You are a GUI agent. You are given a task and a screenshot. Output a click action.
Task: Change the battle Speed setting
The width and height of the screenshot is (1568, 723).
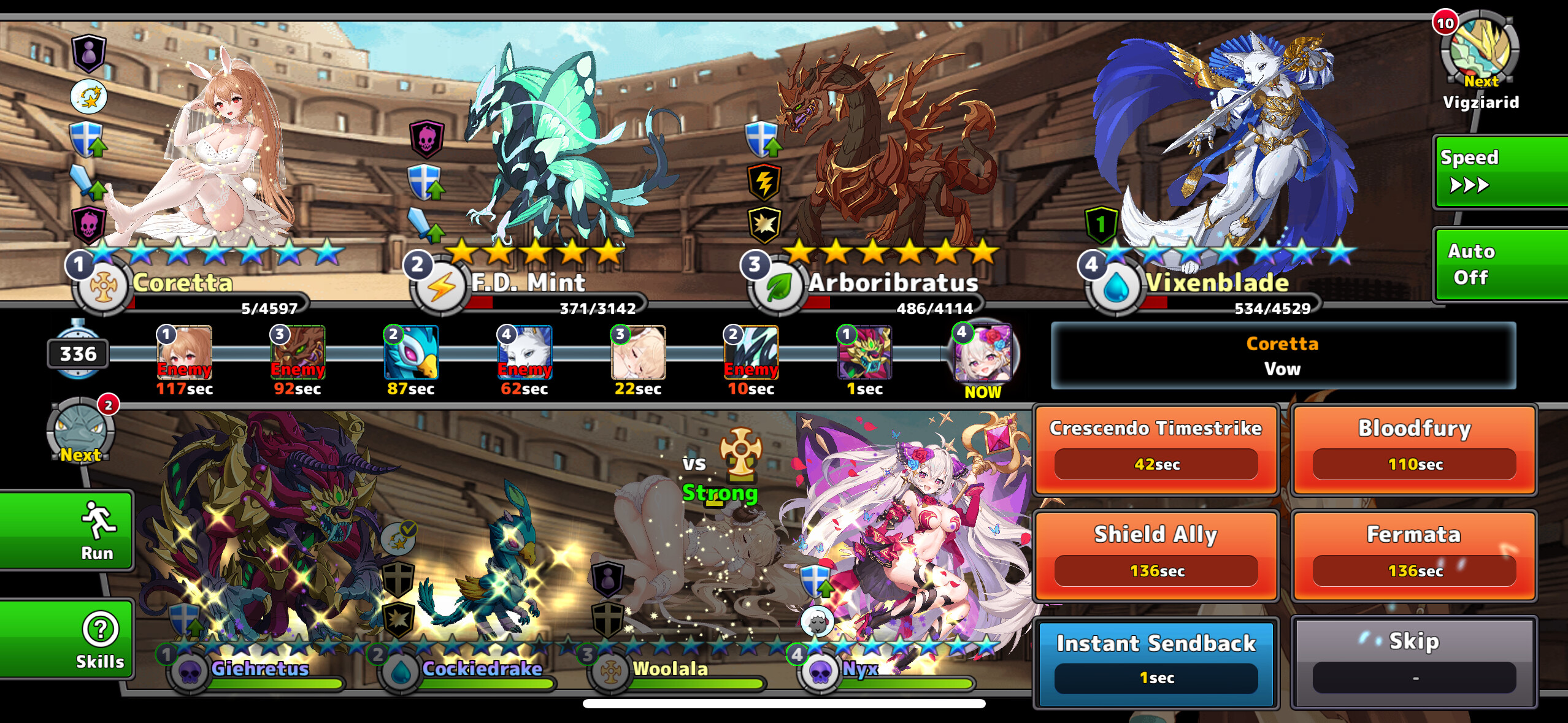(1499, 172)
